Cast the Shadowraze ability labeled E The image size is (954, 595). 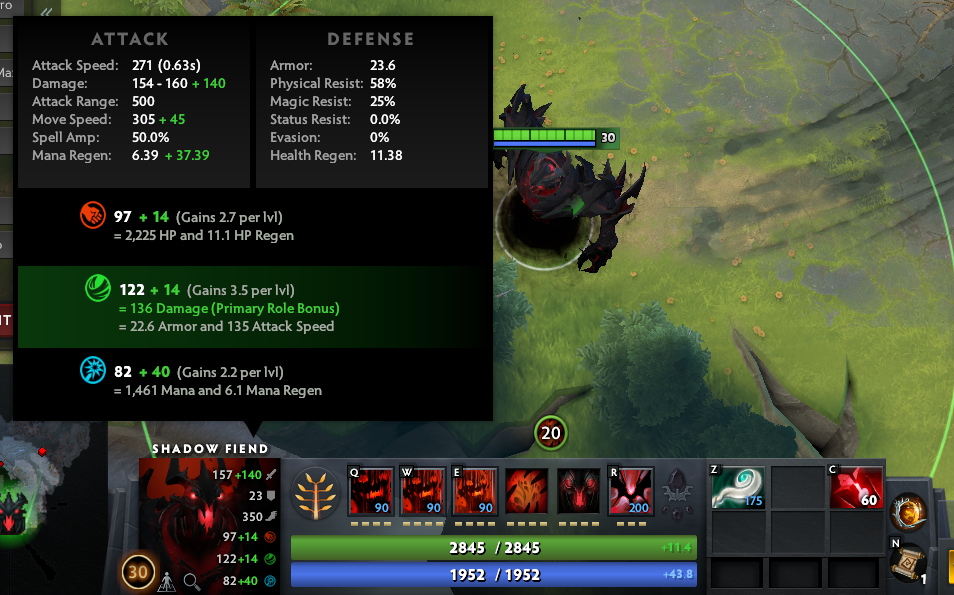474,491
